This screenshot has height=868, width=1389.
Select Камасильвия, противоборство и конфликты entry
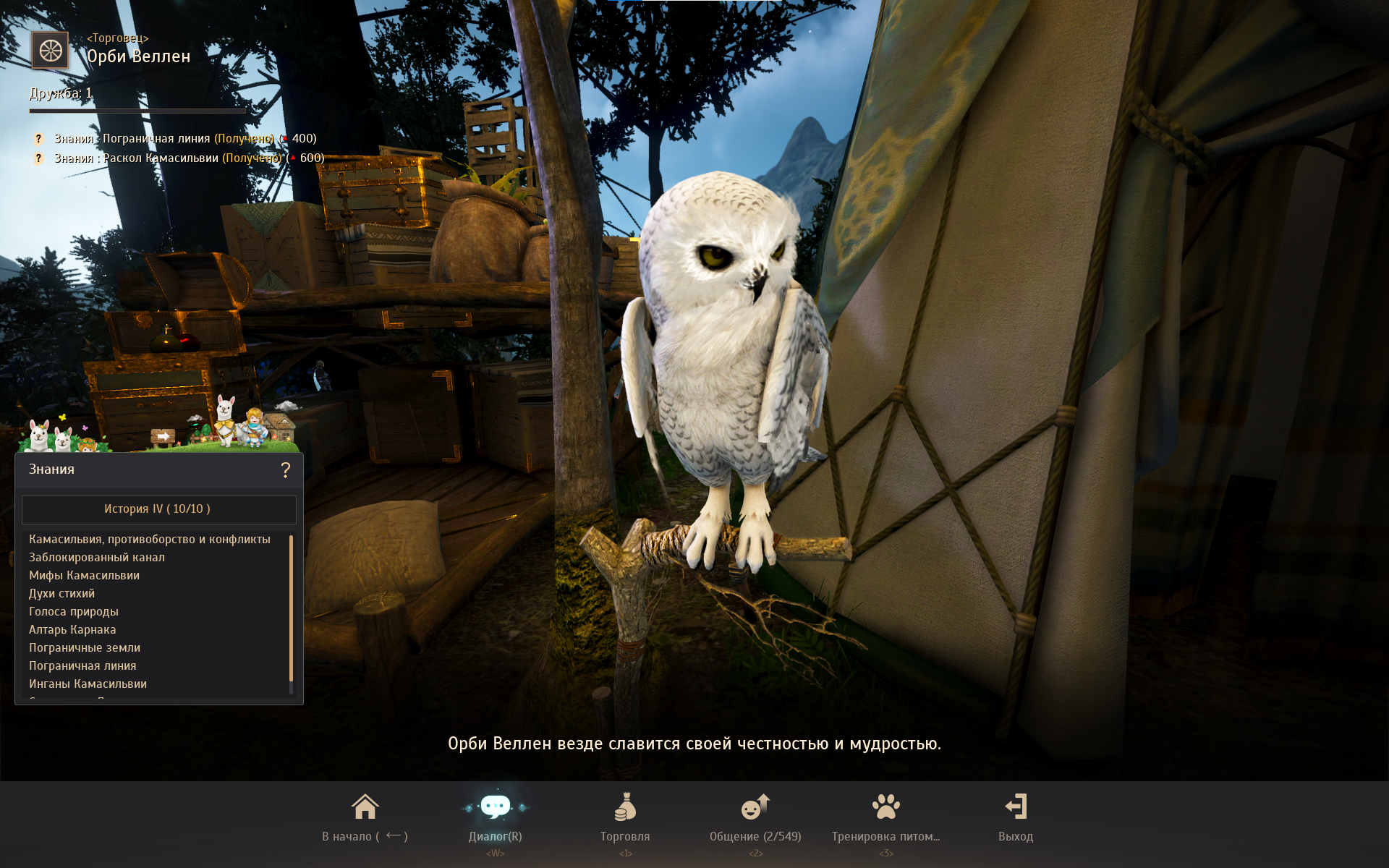coord(150,540)
